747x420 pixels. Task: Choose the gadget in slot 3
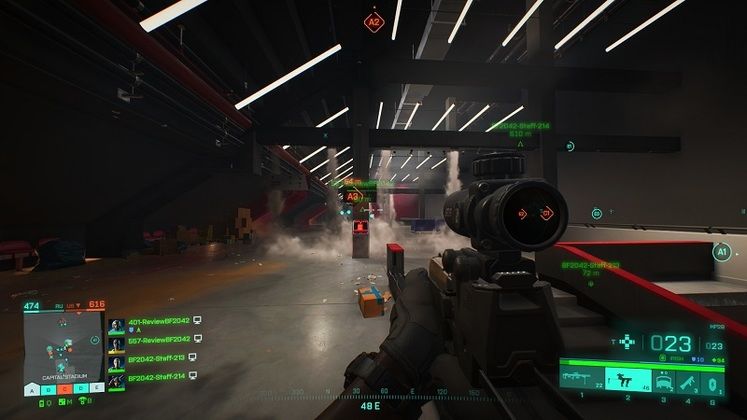pos(662,379)
